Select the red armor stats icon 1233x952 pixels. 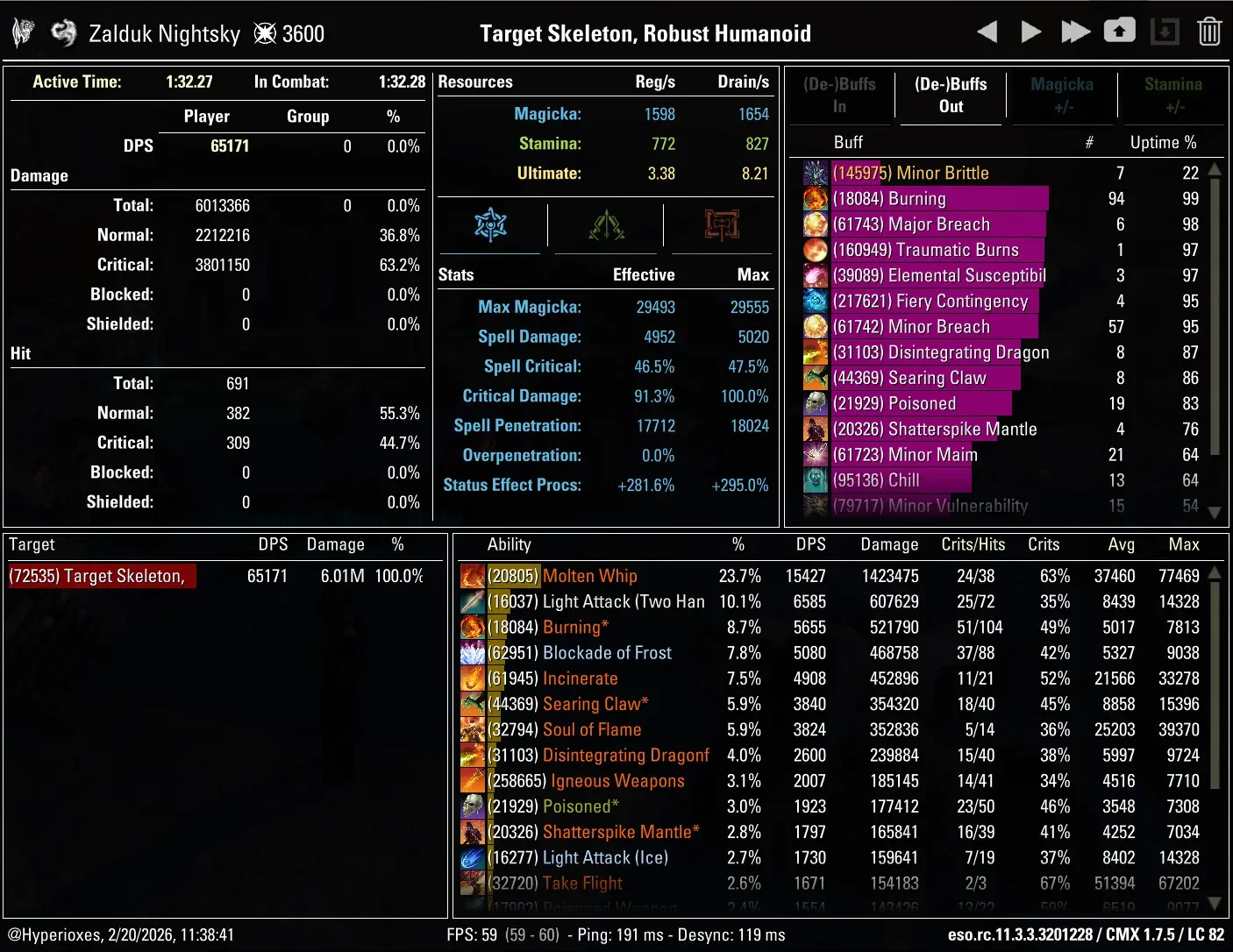coord(721,225)
